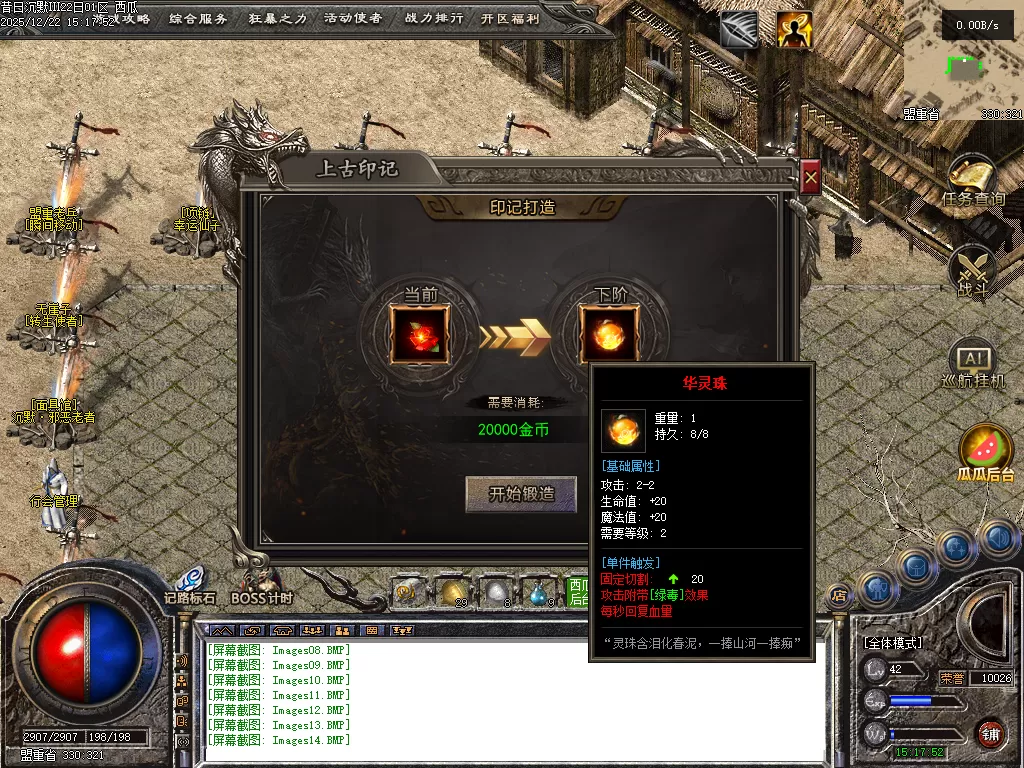Viewport: 1024px width, 768px height.
Task: Click the 全体模式 attack mode label
Action: pyautogui.click(x=894, y=642)
